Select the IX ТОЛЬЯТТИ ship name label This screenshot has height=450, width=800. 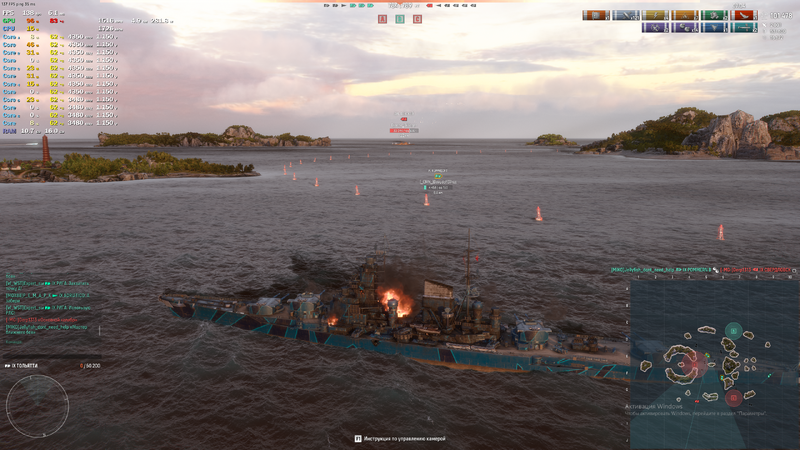(23, 366)
